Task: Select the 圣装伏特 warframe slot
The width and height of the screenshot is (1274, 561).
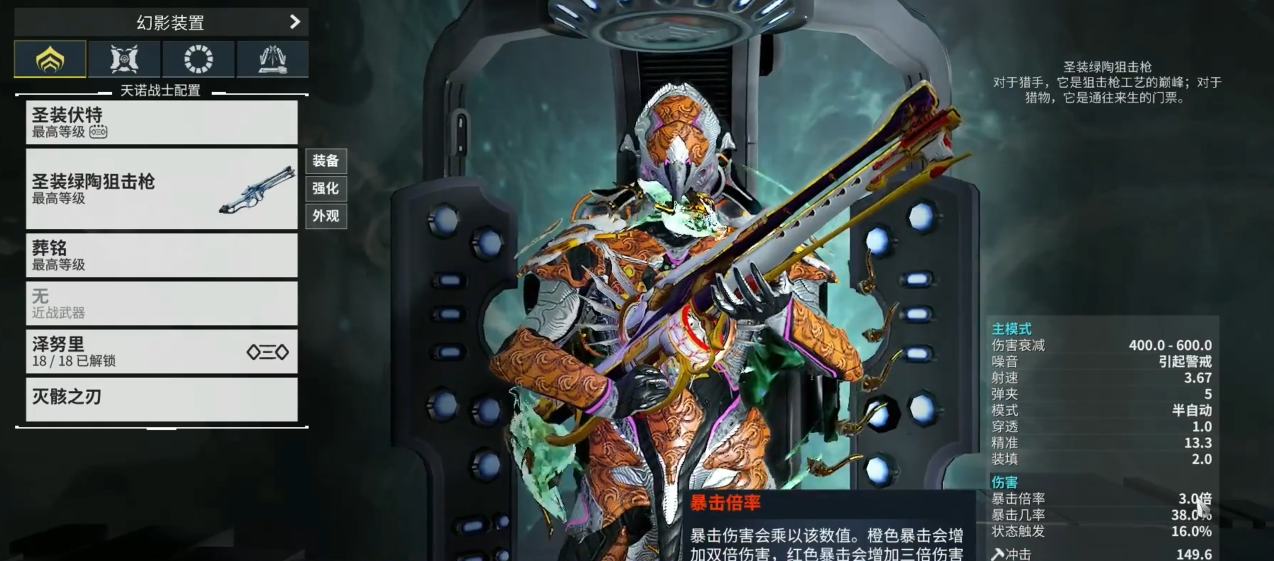Action: [162, 122]
